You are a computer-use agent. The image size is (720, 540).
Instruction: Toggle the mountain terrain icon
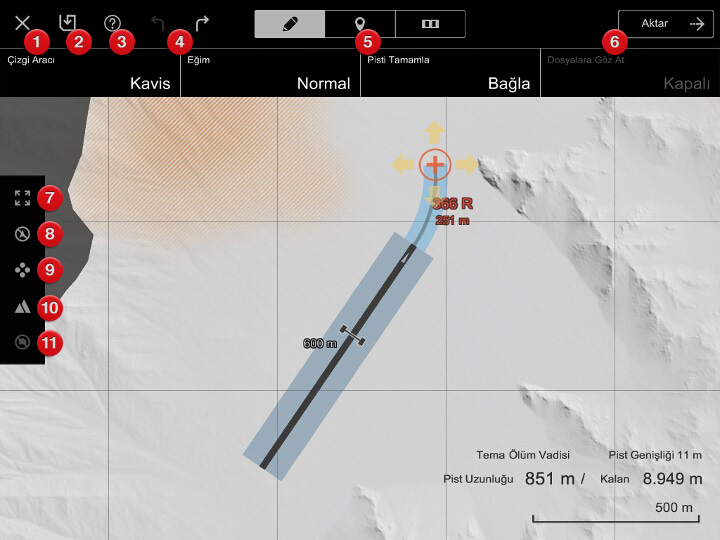click(x=22, y=307)
